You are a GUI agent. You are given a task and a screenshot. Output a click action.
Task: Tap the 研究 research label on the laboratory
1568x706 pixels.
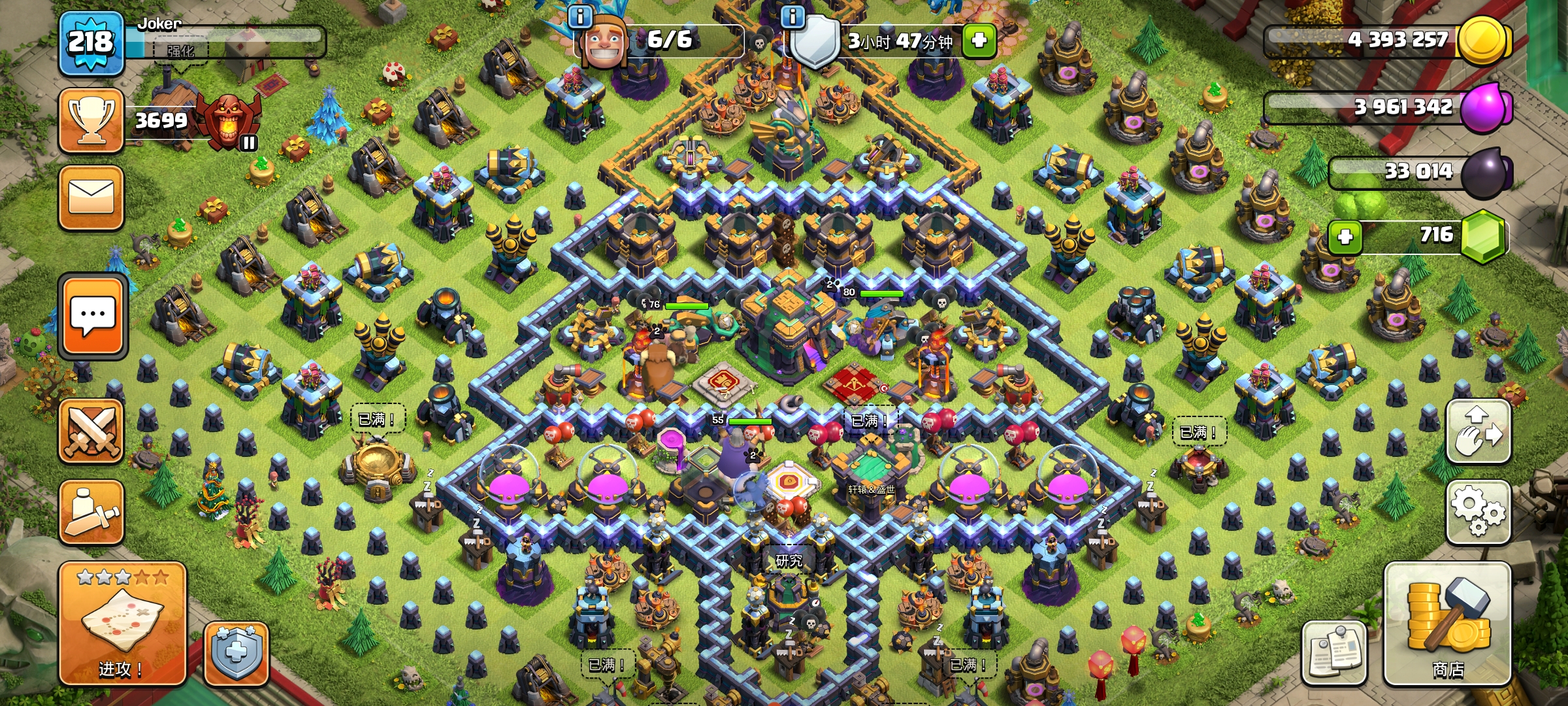(x=789, y=561)
